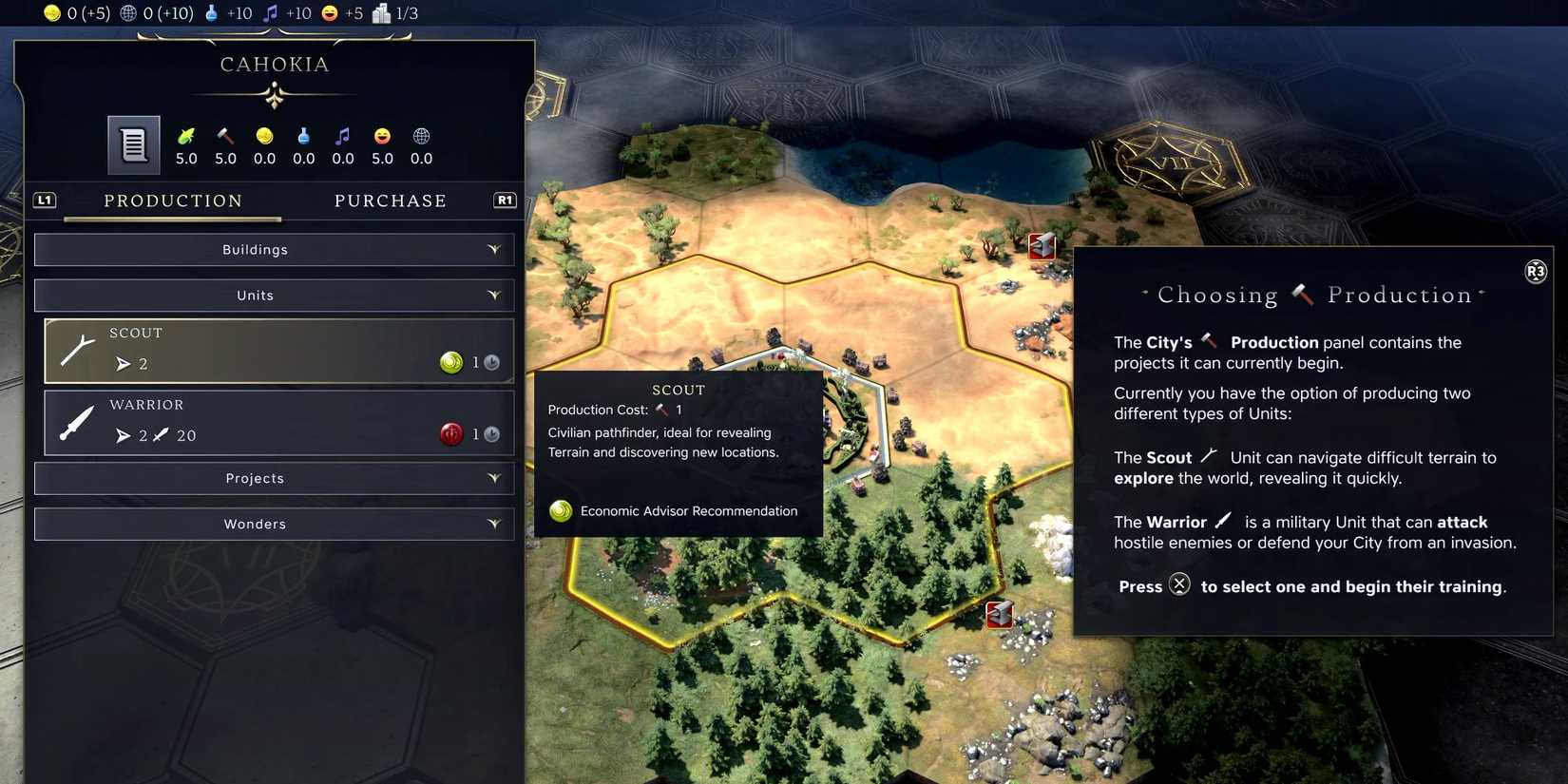Open the Production tab

click(173, 201)
